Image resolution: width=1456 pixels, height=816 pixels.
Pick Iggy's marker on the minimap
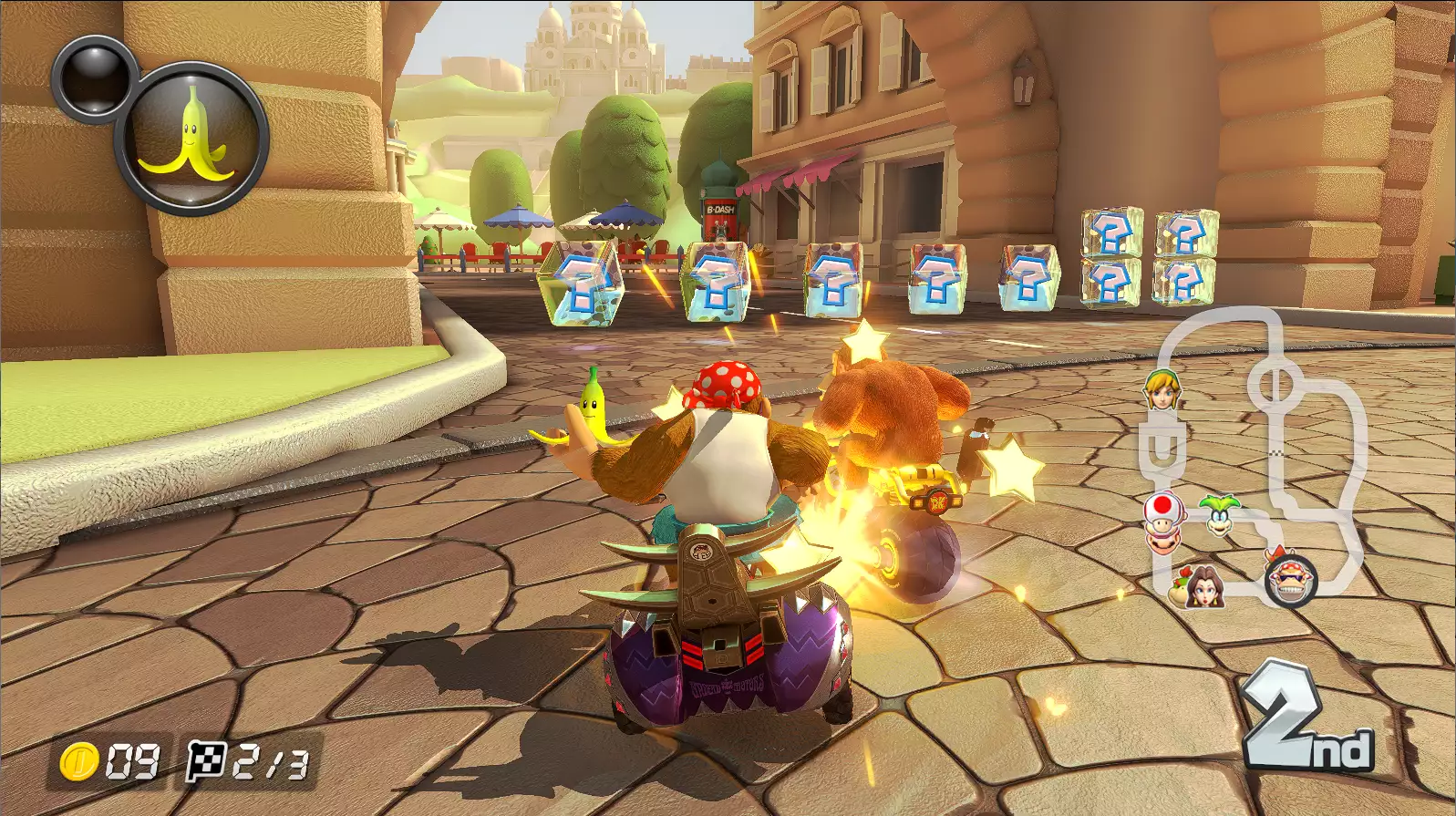[1219, 514]
